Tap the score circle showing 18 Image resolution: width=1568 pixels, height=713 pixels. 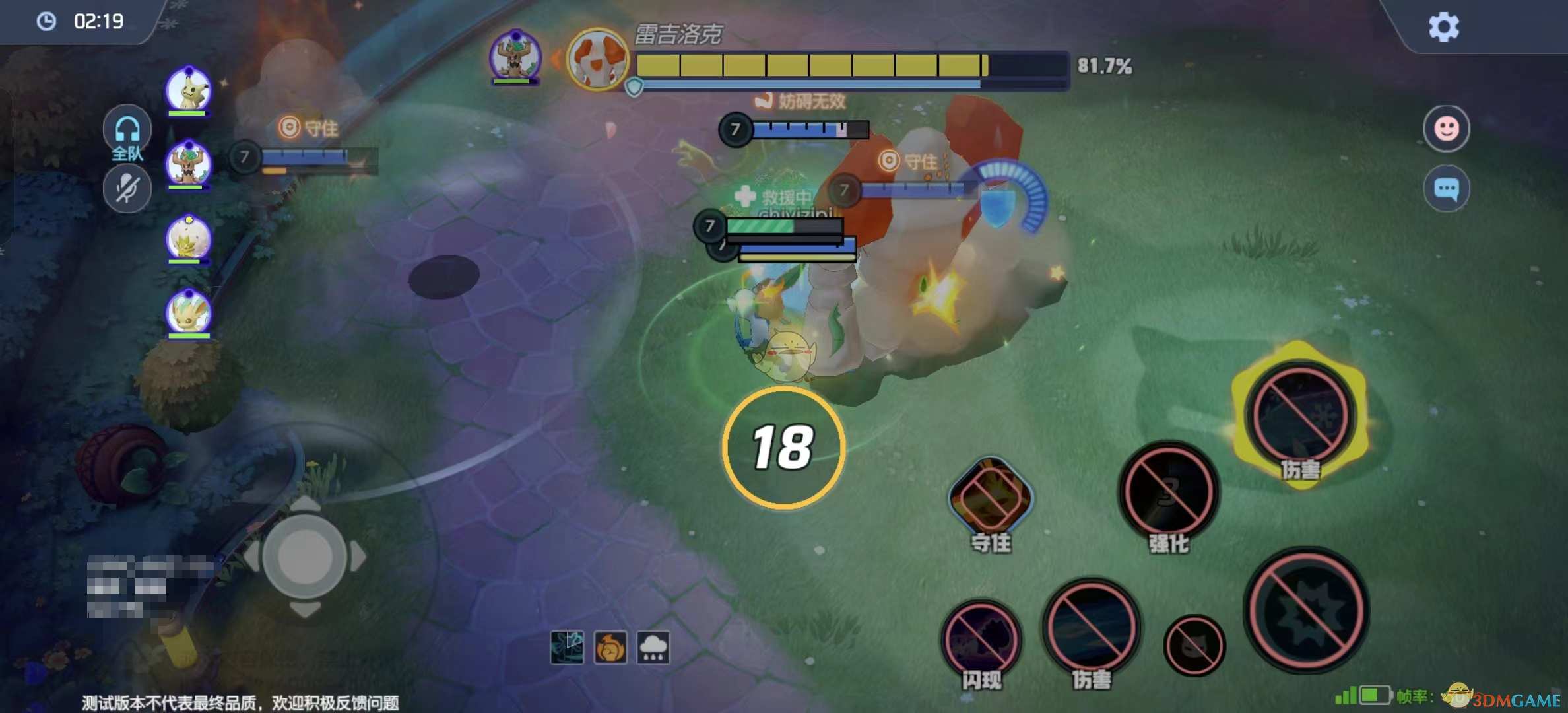point(783,448)
